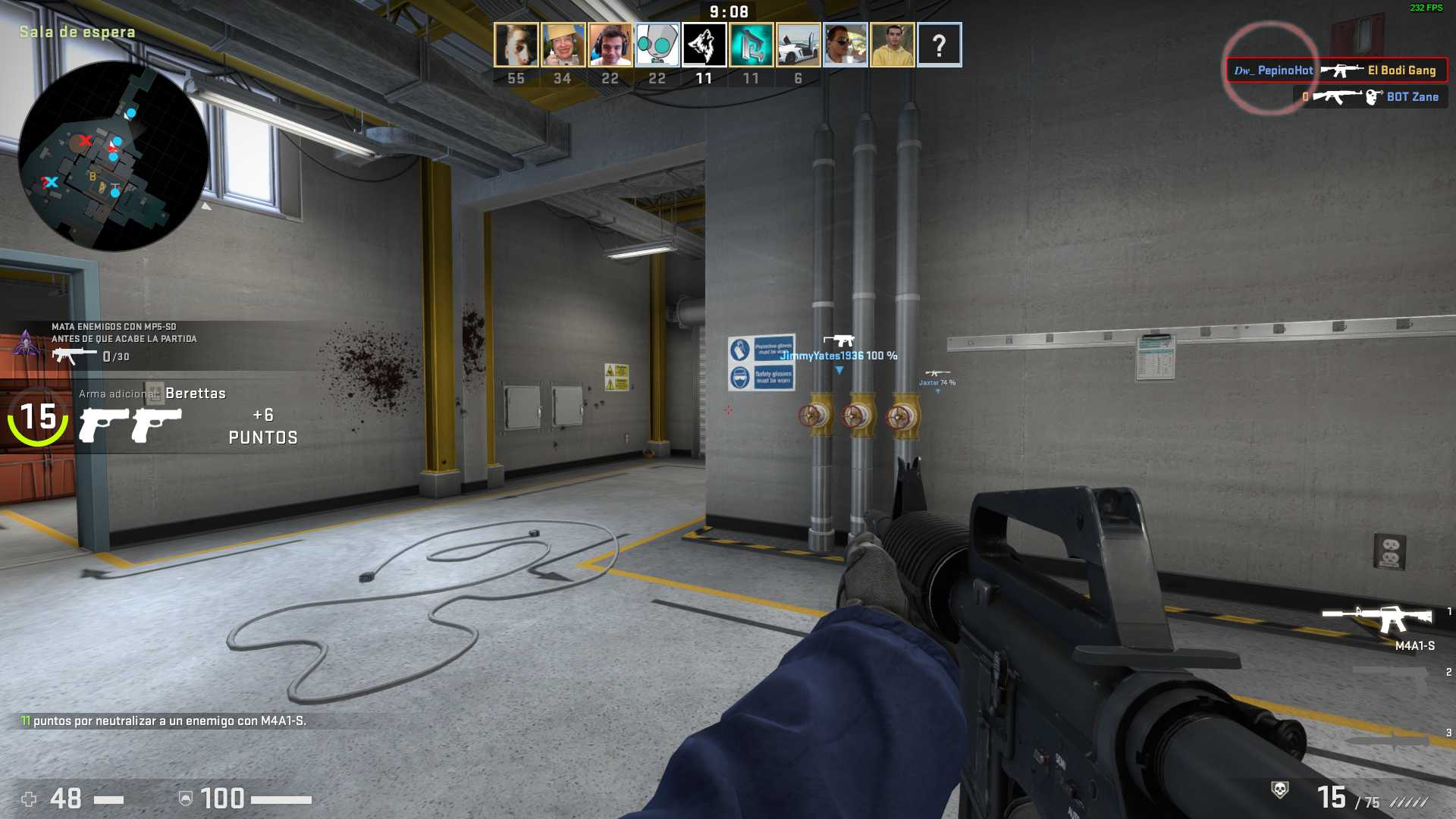Open the MP5-SD mission tracker
Image resolution: width=1456 pixels, height=819 pixels.
tap(121, 342)
